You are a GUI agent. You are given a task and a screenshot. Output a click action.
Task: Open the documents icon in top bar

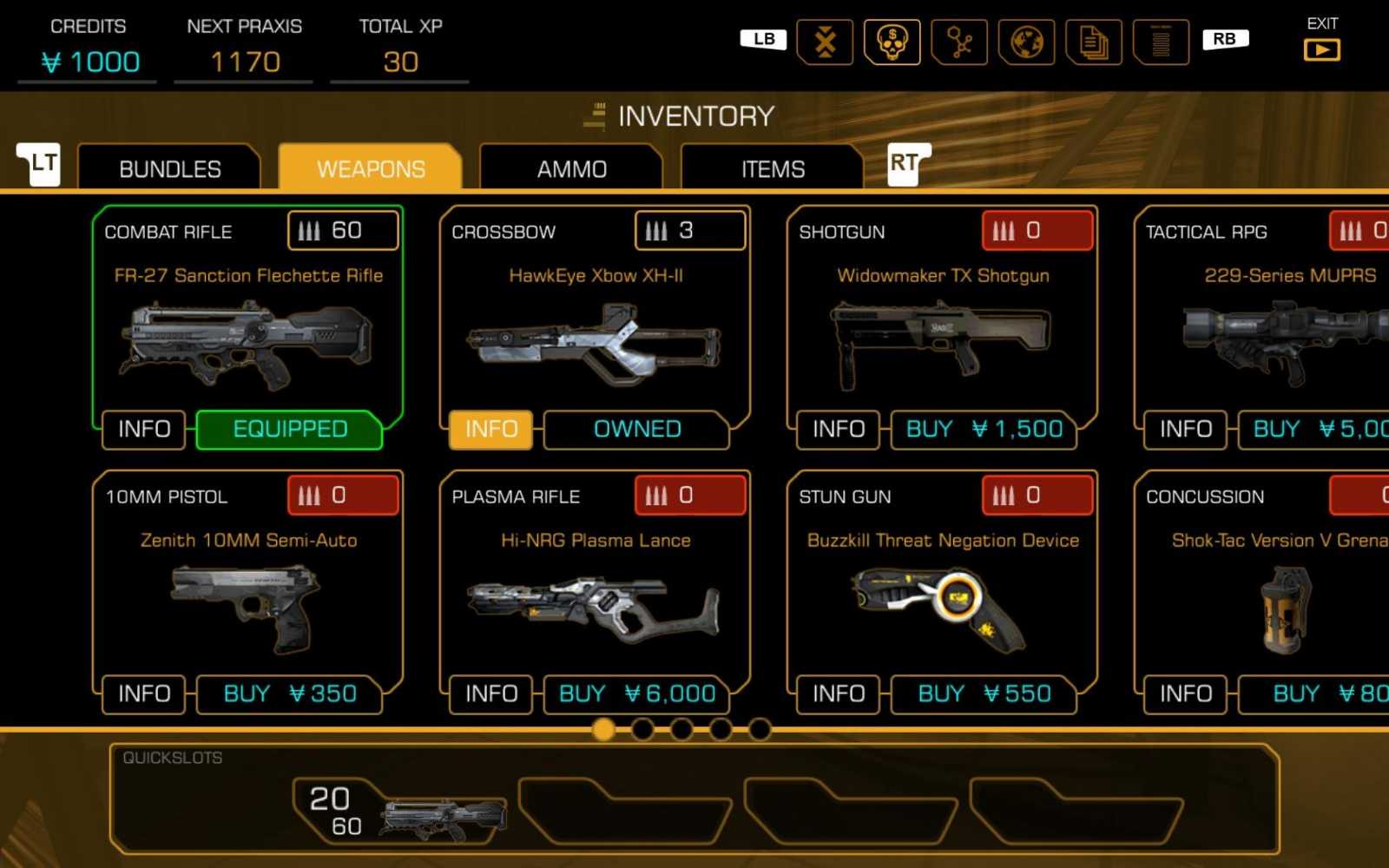click(x=1093, y=42)
